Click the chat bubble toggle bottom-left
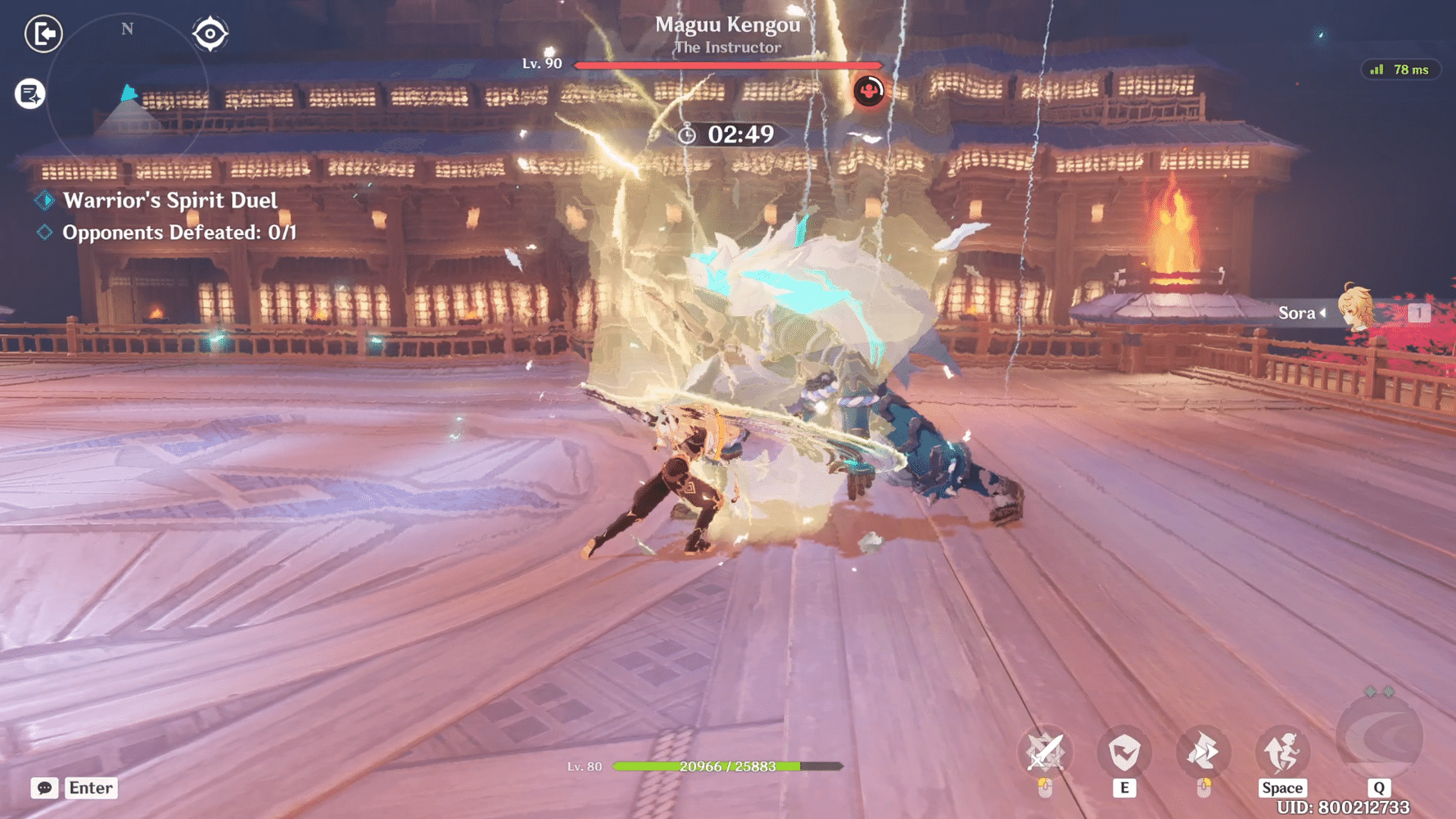Viewport: 1456px width, 819px height. (43, 788)
